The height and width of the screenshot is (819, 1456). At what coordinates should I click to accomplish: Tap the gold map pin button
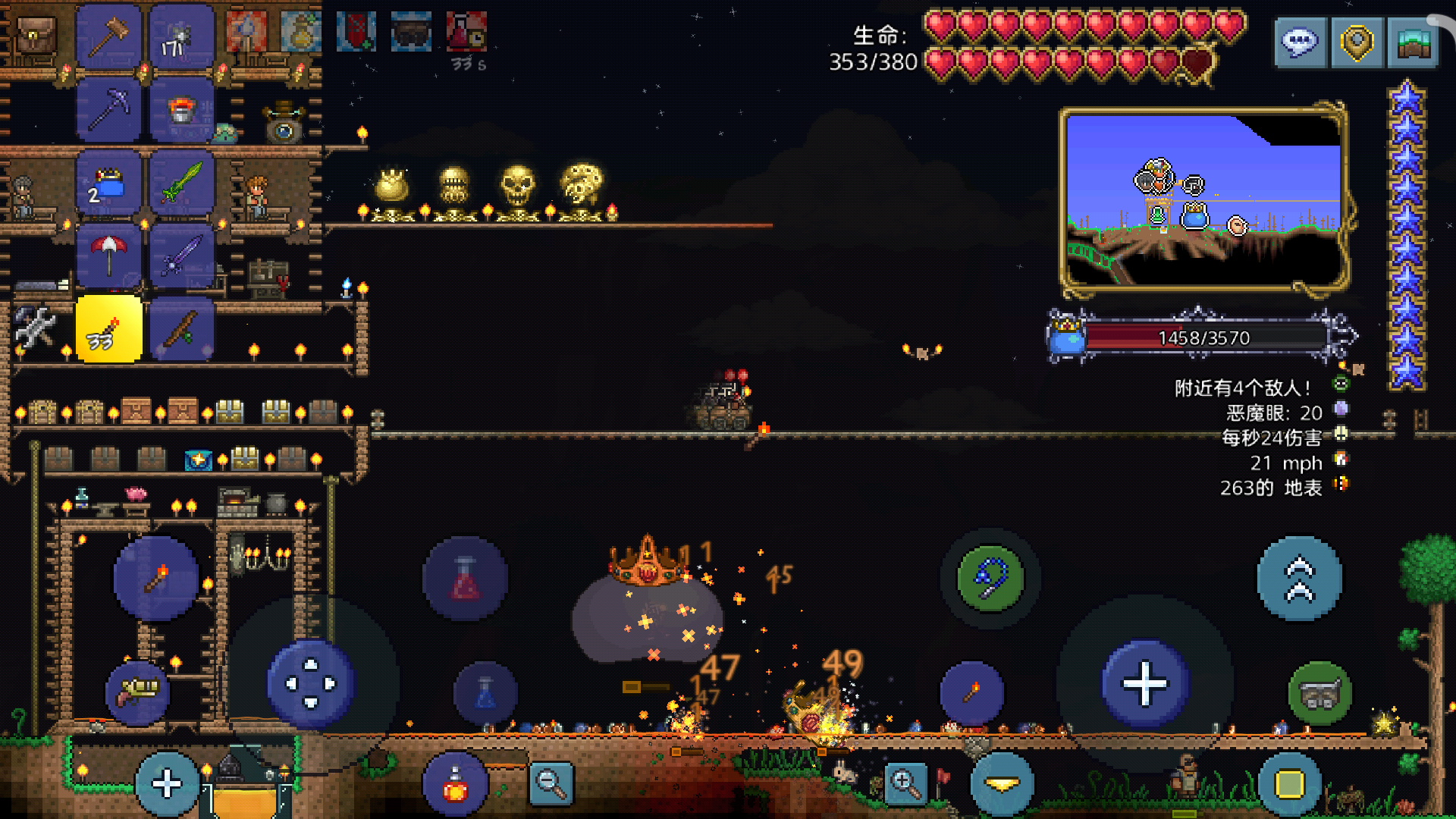coord(1357,42)
